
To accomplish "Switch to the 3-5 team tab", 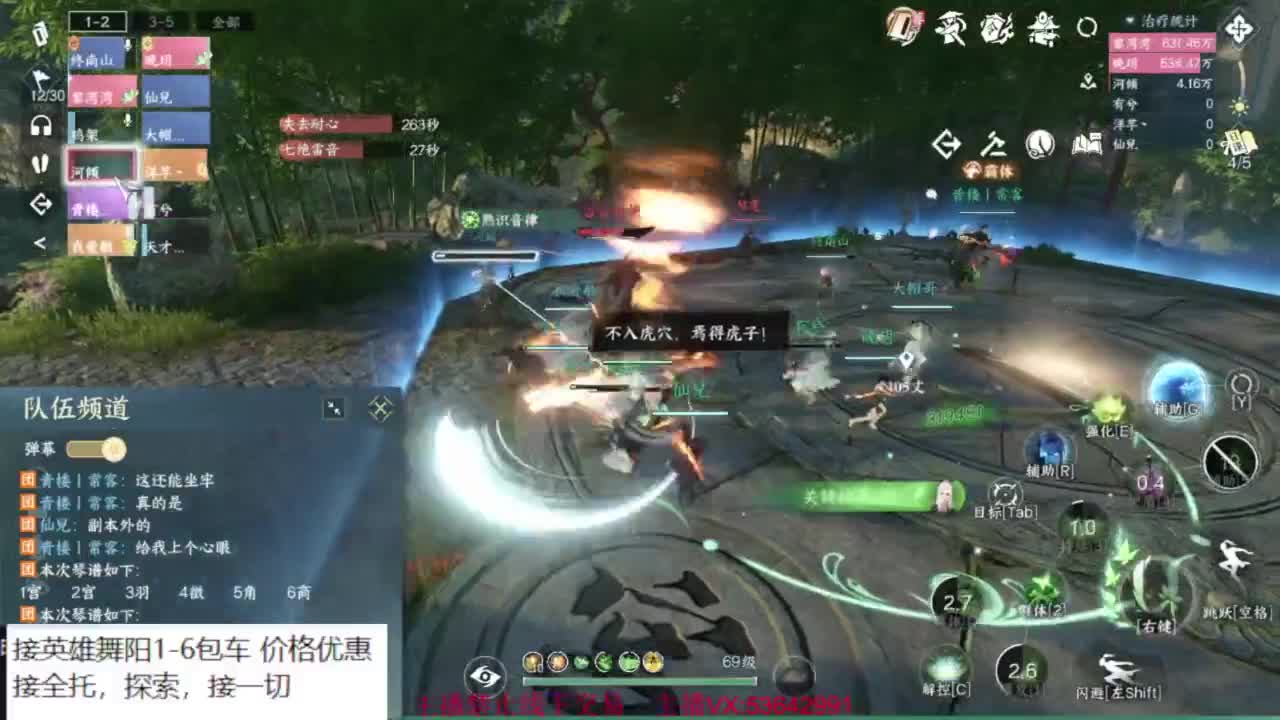I will (159, 22).
